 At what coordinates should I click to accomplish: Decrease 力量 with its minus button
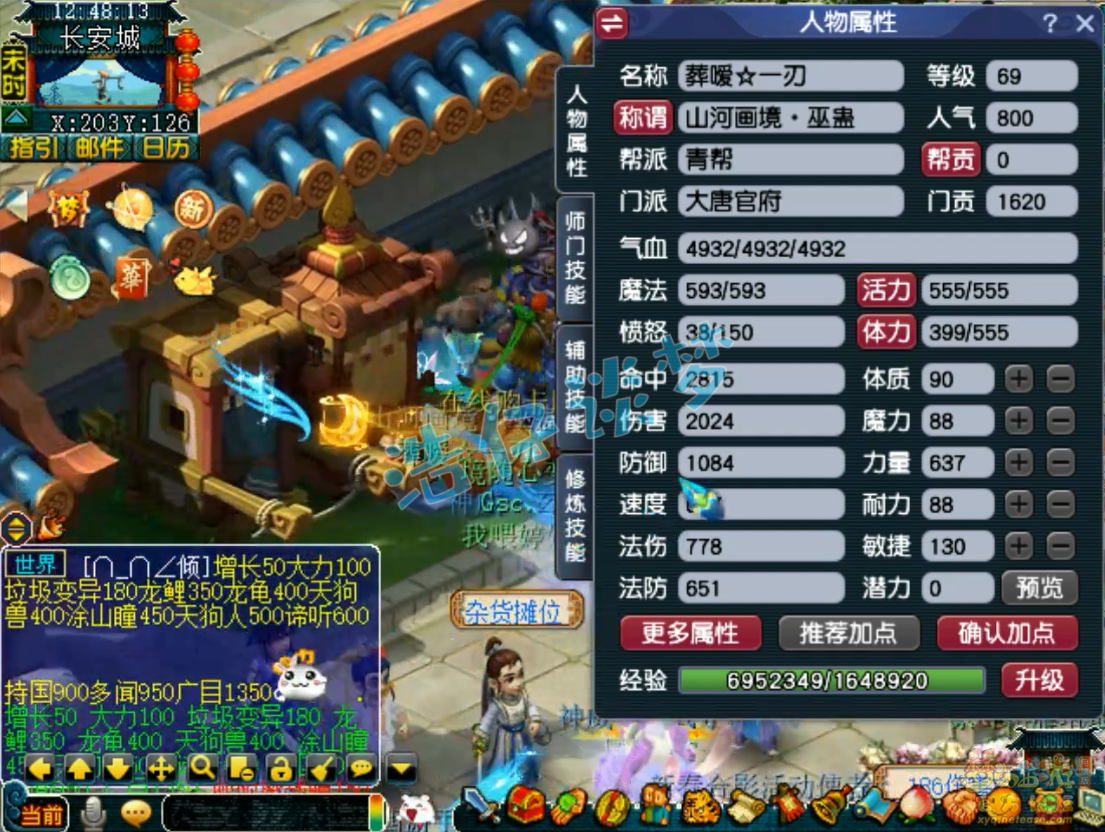[x=1061, y=463]
